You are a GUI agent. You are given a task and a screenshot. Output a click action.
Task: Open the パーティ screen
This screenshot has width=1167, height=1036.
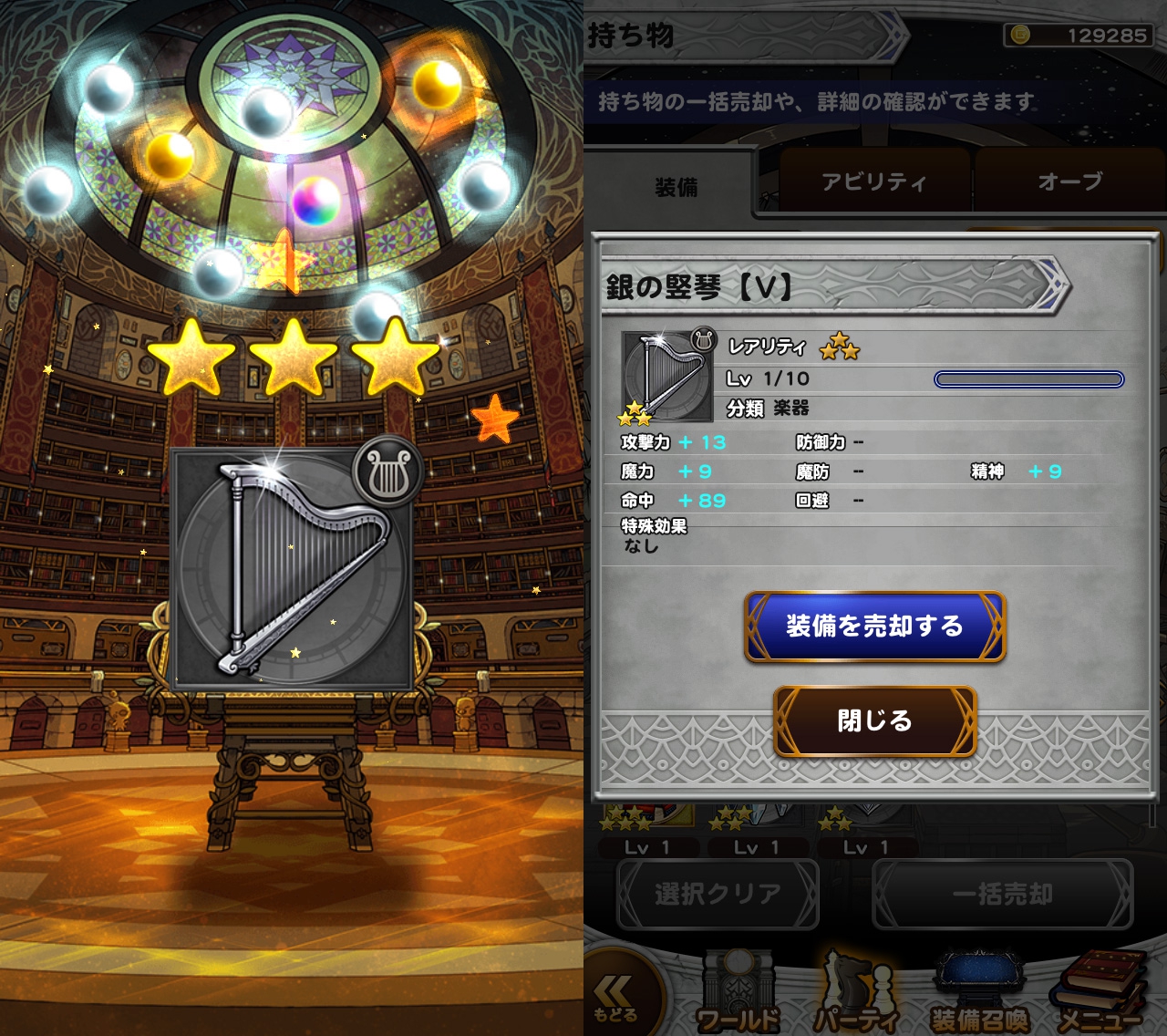pyautogui.click(x=858, y=995)
